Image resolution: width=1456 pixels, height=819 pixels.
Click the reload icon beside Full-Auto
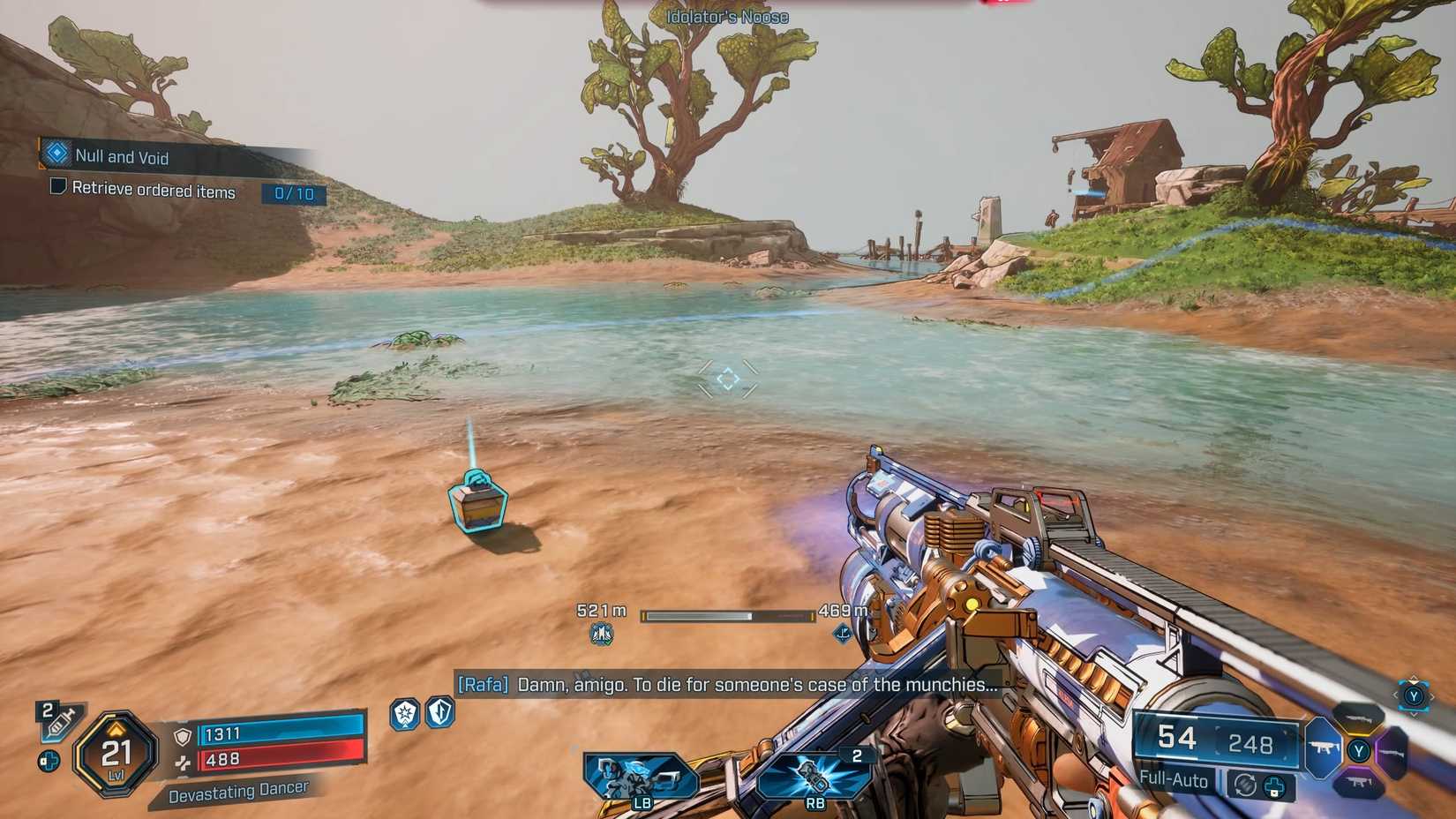(1248, 783)
